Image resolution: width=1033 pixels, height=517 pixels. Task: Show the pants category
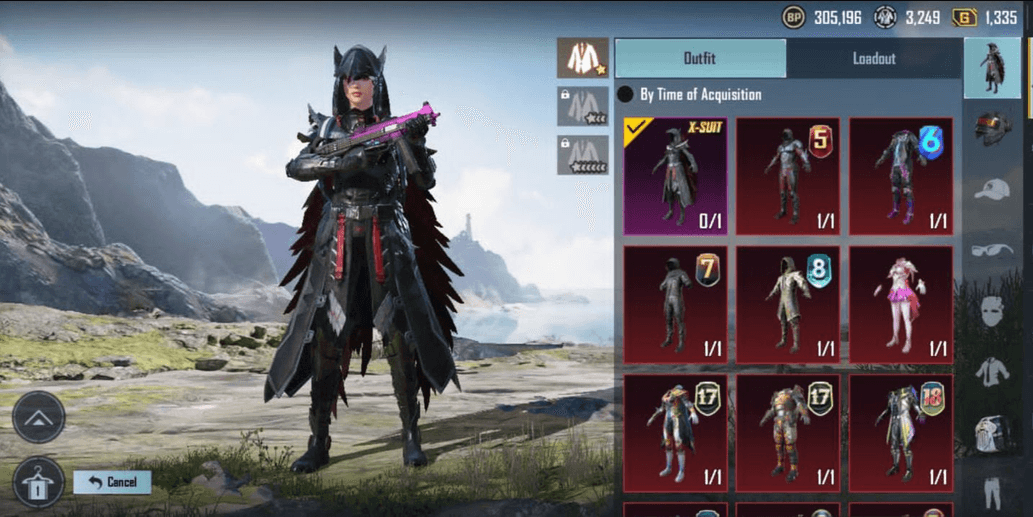point(992,492)
